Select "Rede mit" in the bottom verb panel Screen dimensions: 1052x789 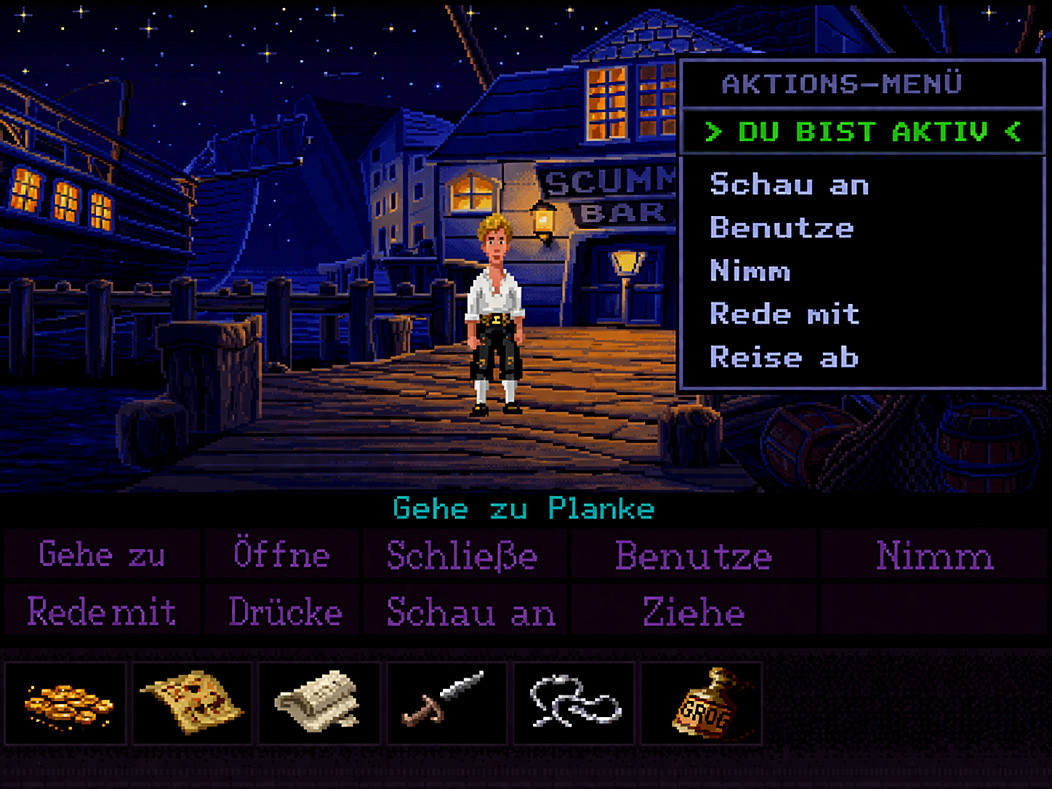click(102, 611)
